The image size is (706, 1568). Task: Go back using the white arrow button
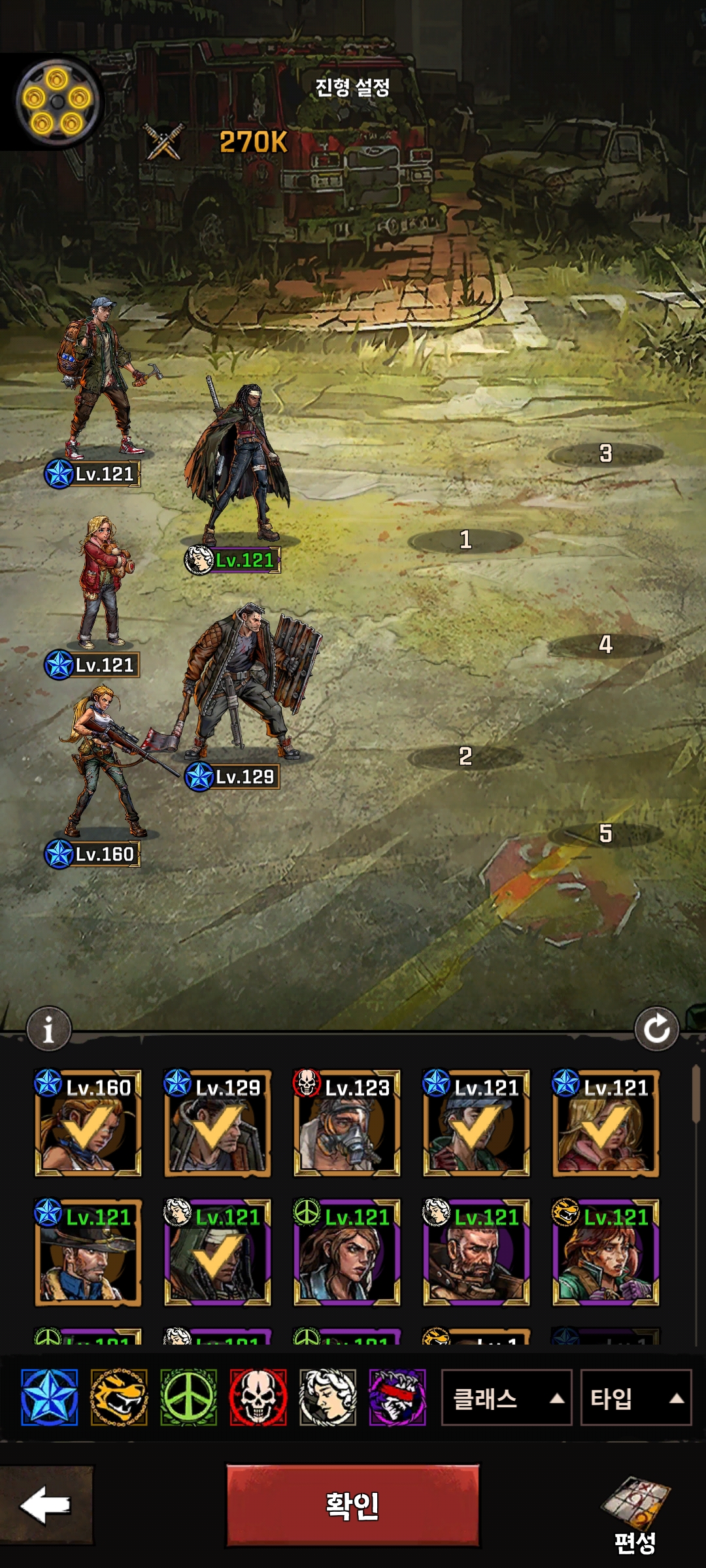45,1505
